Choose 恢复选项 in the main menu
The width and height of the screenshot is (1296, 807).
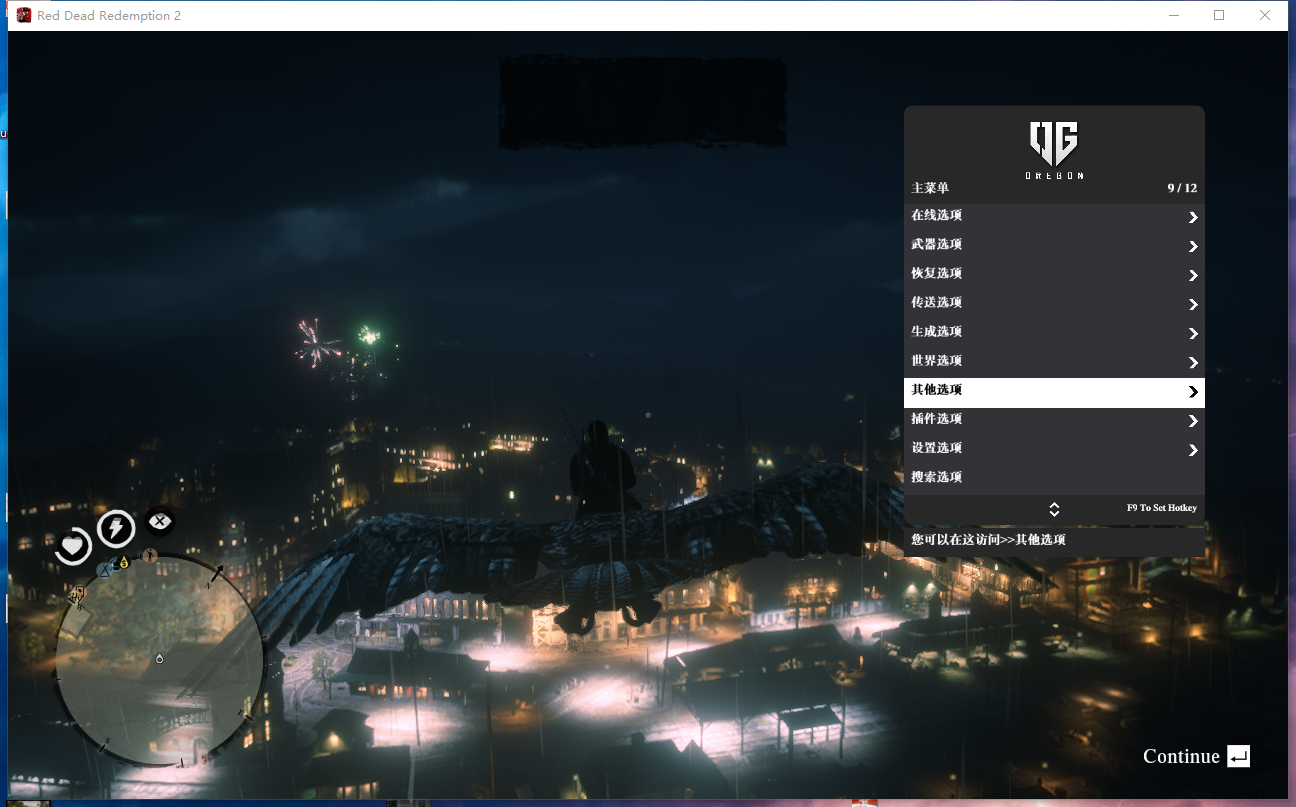(x=1053, y=275)
